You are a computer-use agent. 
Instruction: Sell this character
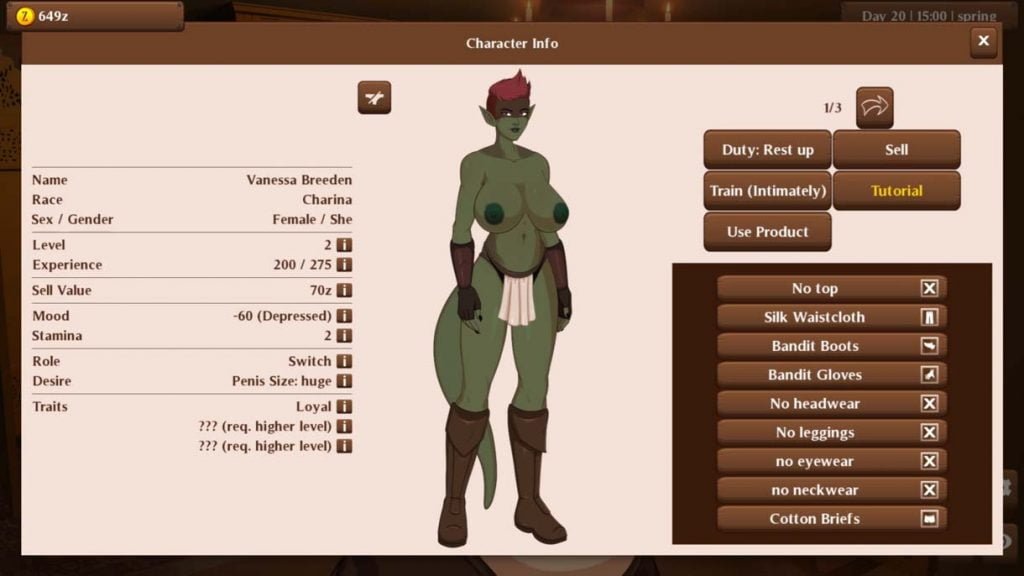coord(896,150)
